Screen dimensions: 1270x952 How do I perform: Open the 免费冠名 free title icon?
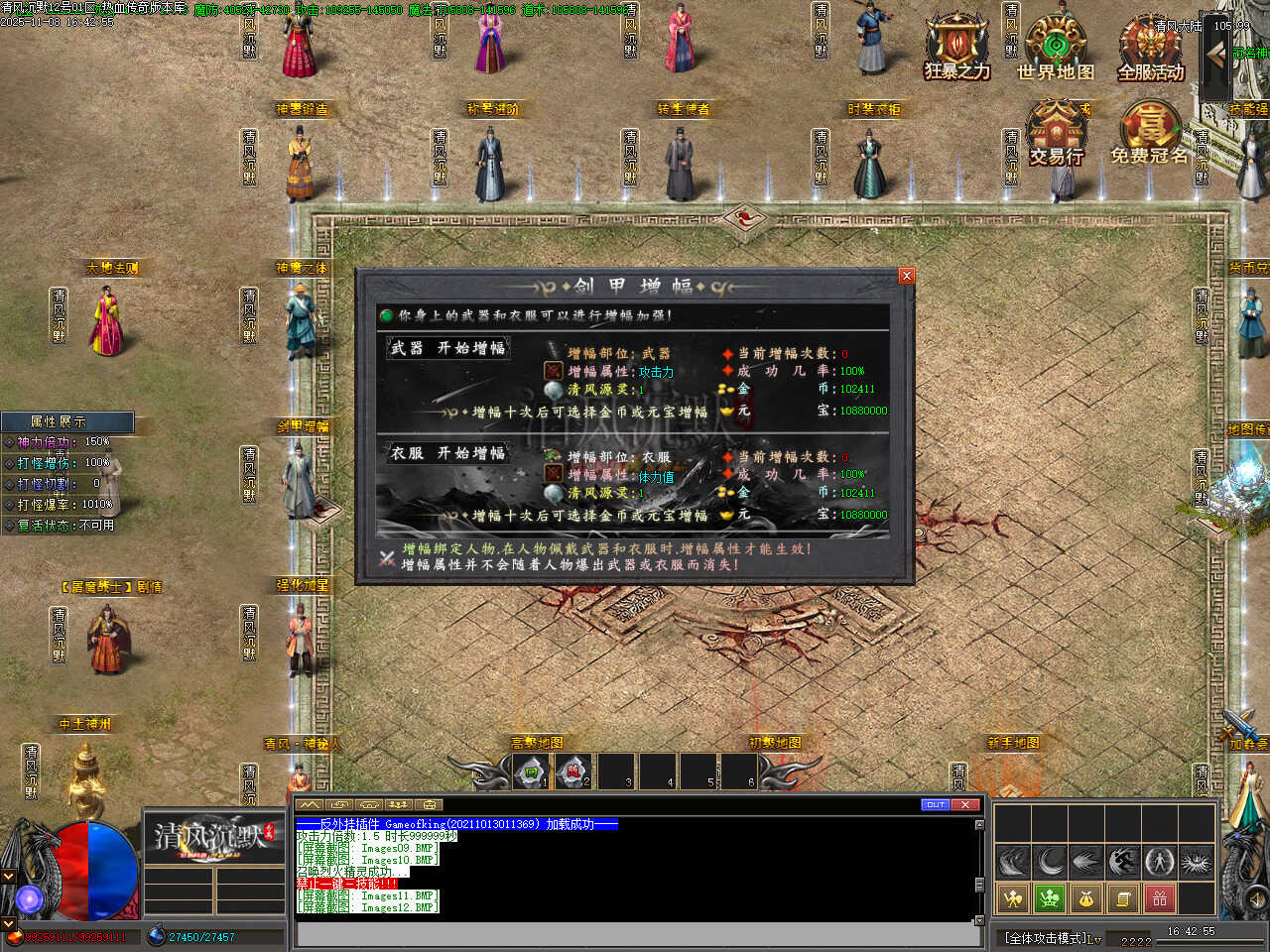[x=1150, y=133]
